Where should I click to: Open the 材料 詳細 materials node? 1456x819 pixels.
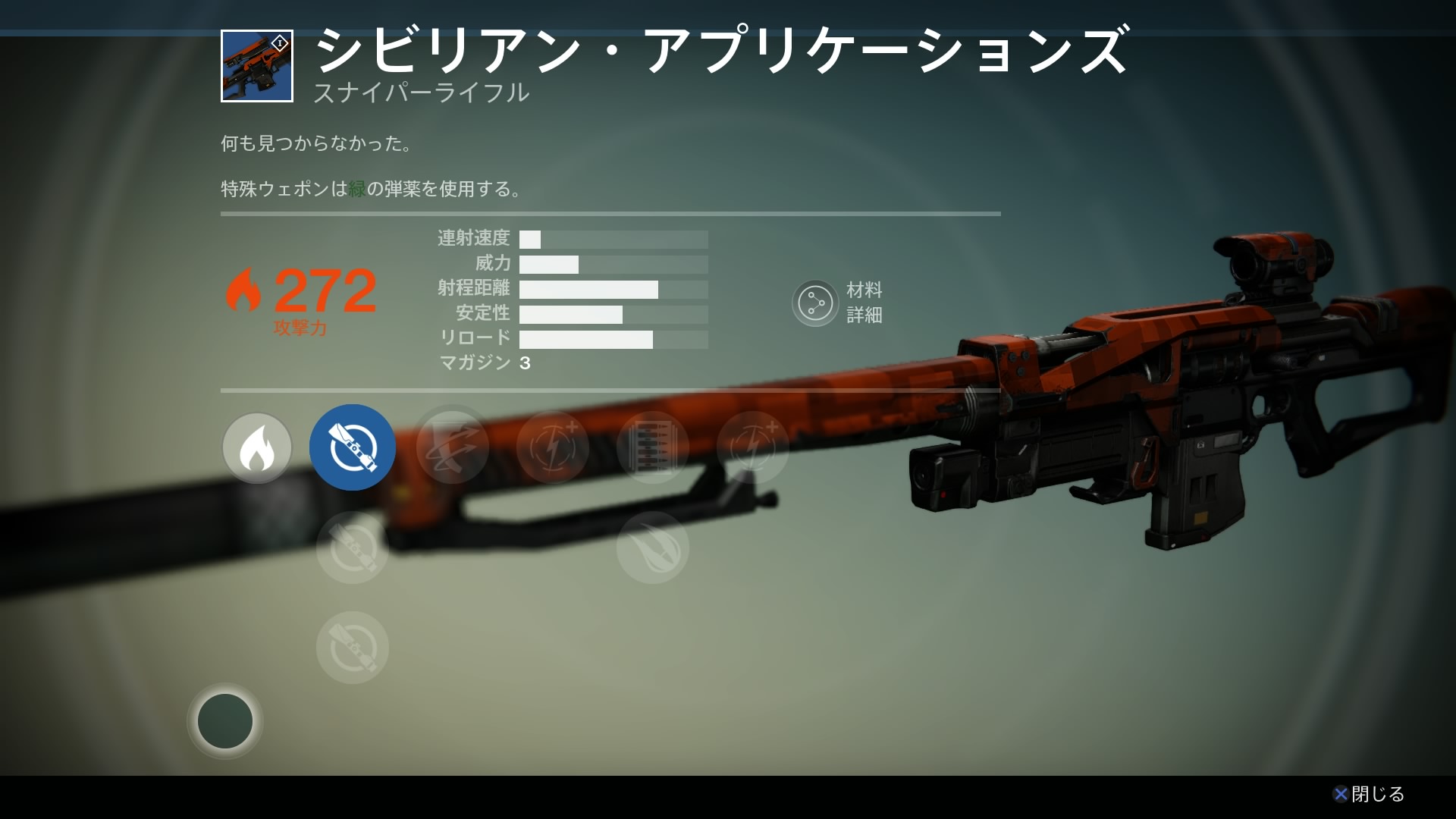[x=815, y=303]
